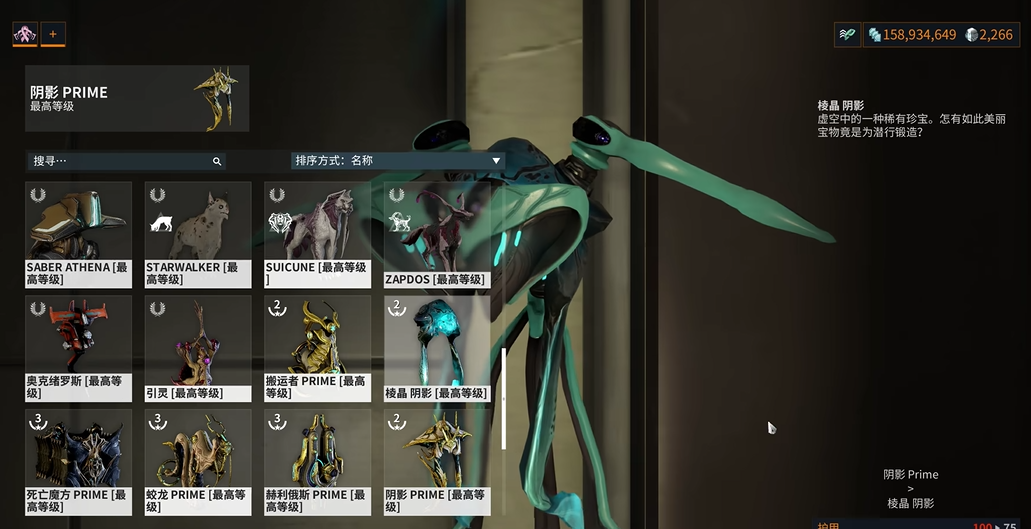Viewport: 1031px width, 529px height.
Task: Choose the STARWALKER kavat companion
Action: pyautogui.click(x=198, y=234)
